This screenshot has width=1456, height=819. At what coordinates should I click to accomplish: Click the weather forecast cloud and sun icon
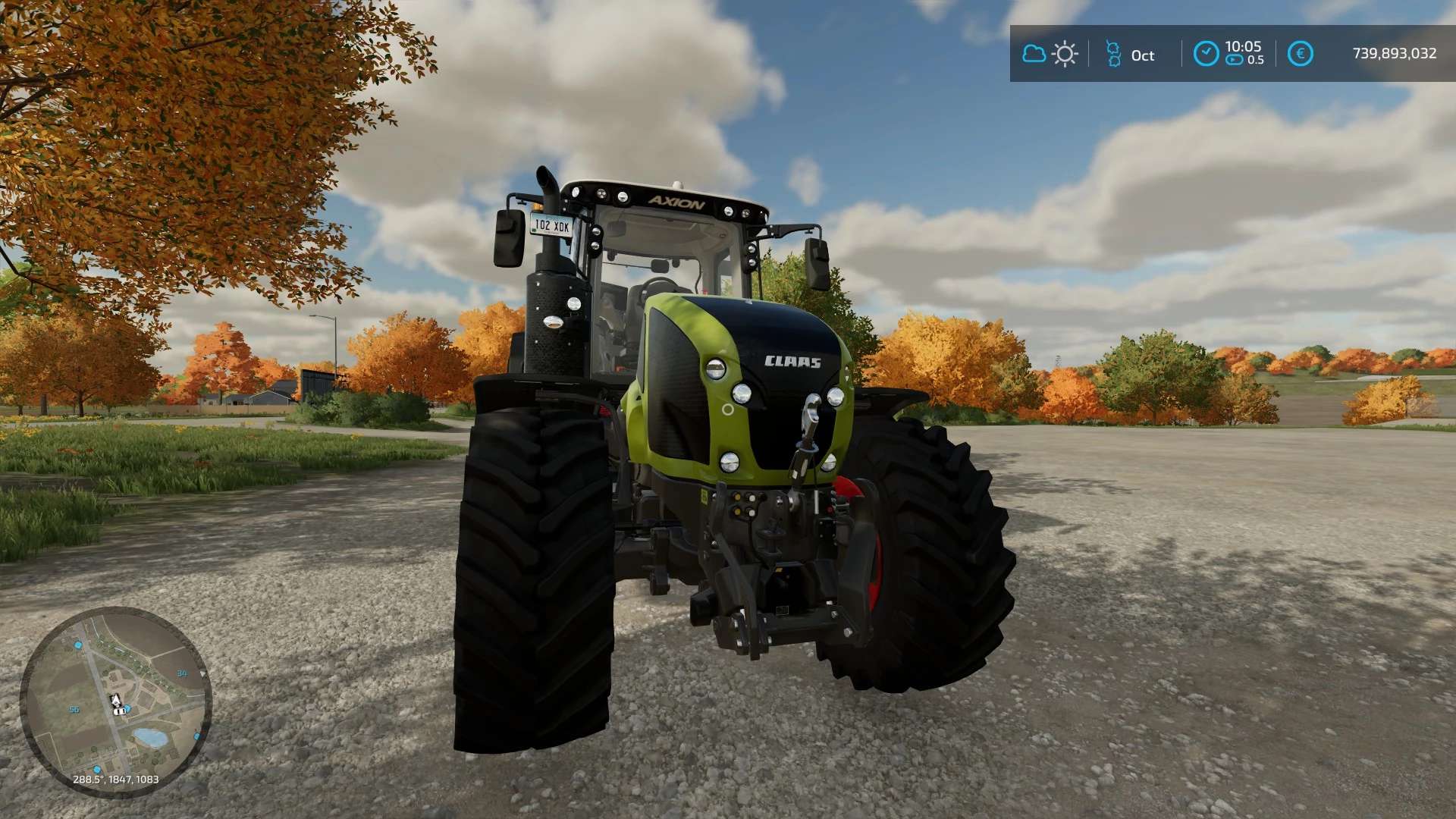coord(1050,54)
